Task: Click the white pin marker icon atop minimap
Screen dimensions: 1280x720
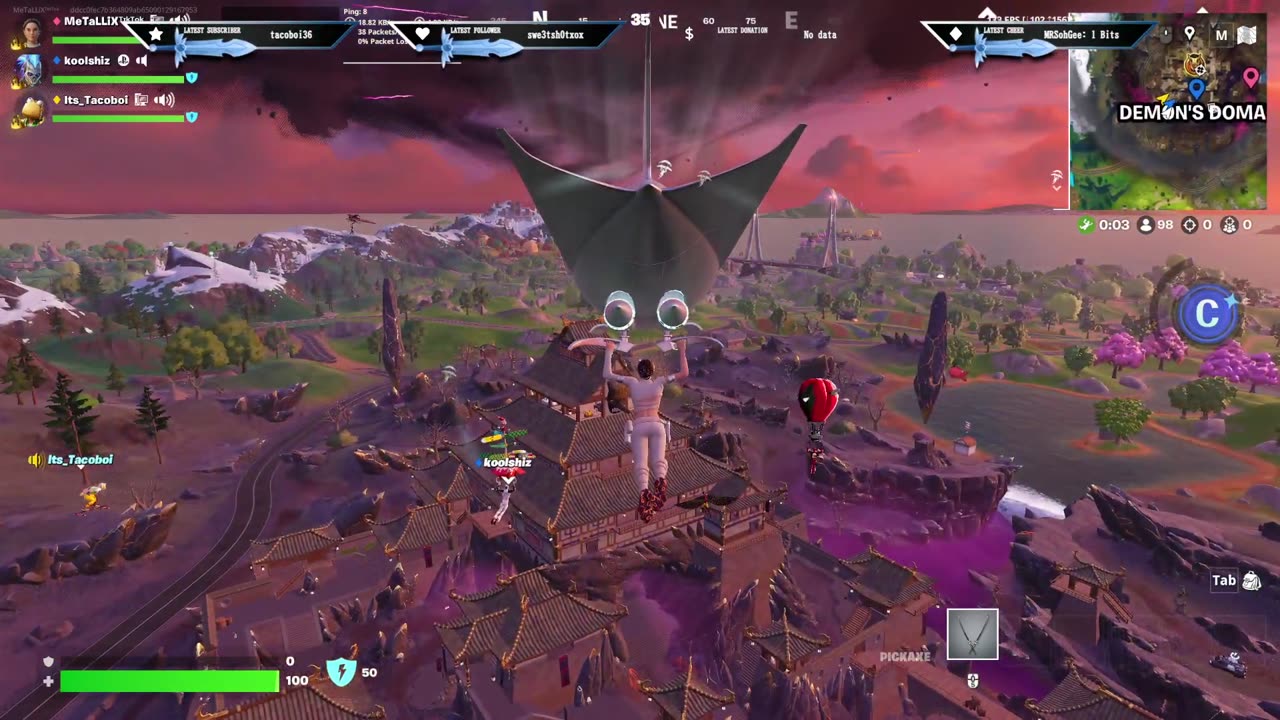Action: tap(1189, 34)
